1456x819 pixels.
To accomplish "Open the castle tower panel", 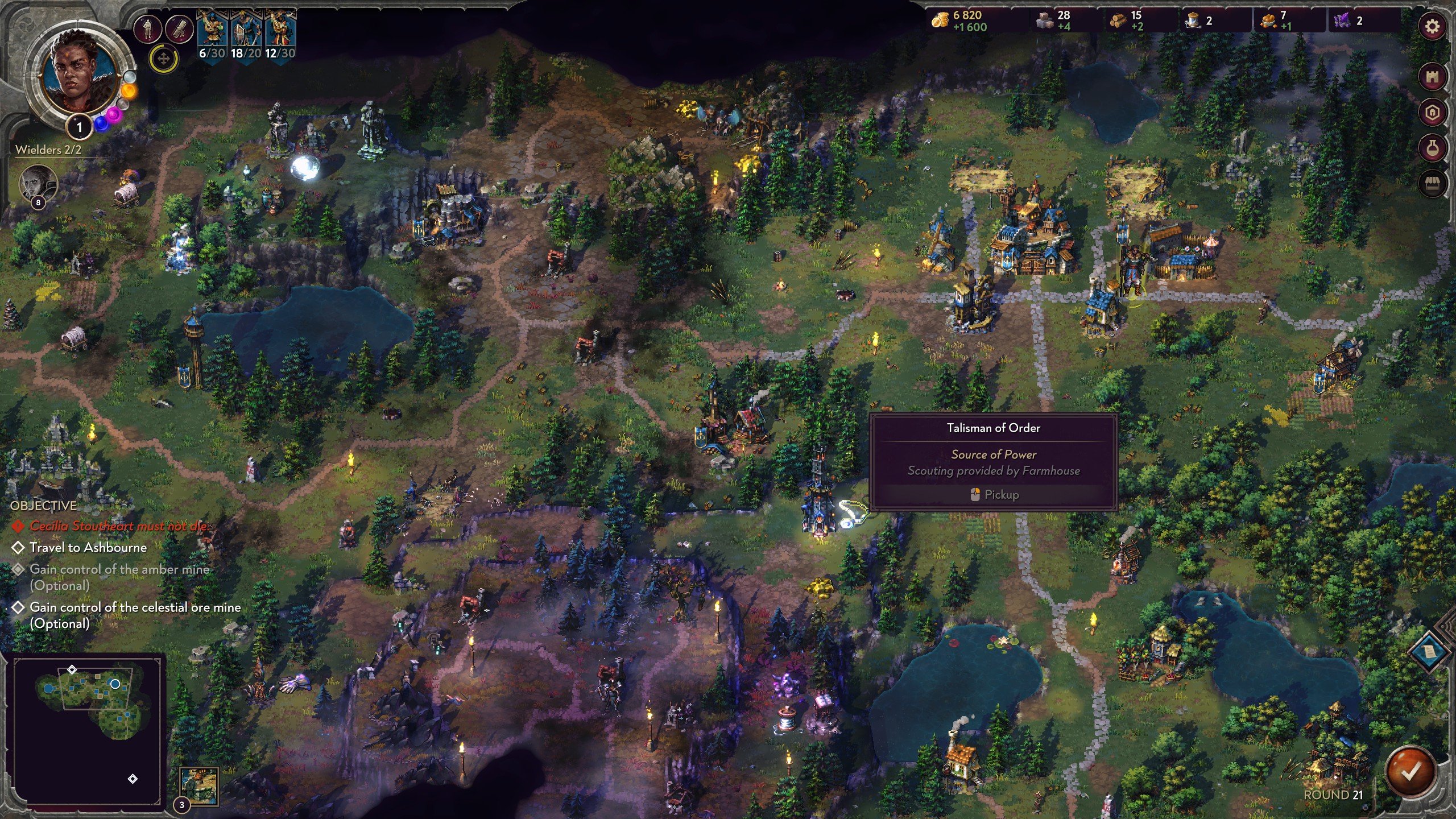I will click(x=1432, y=77).
